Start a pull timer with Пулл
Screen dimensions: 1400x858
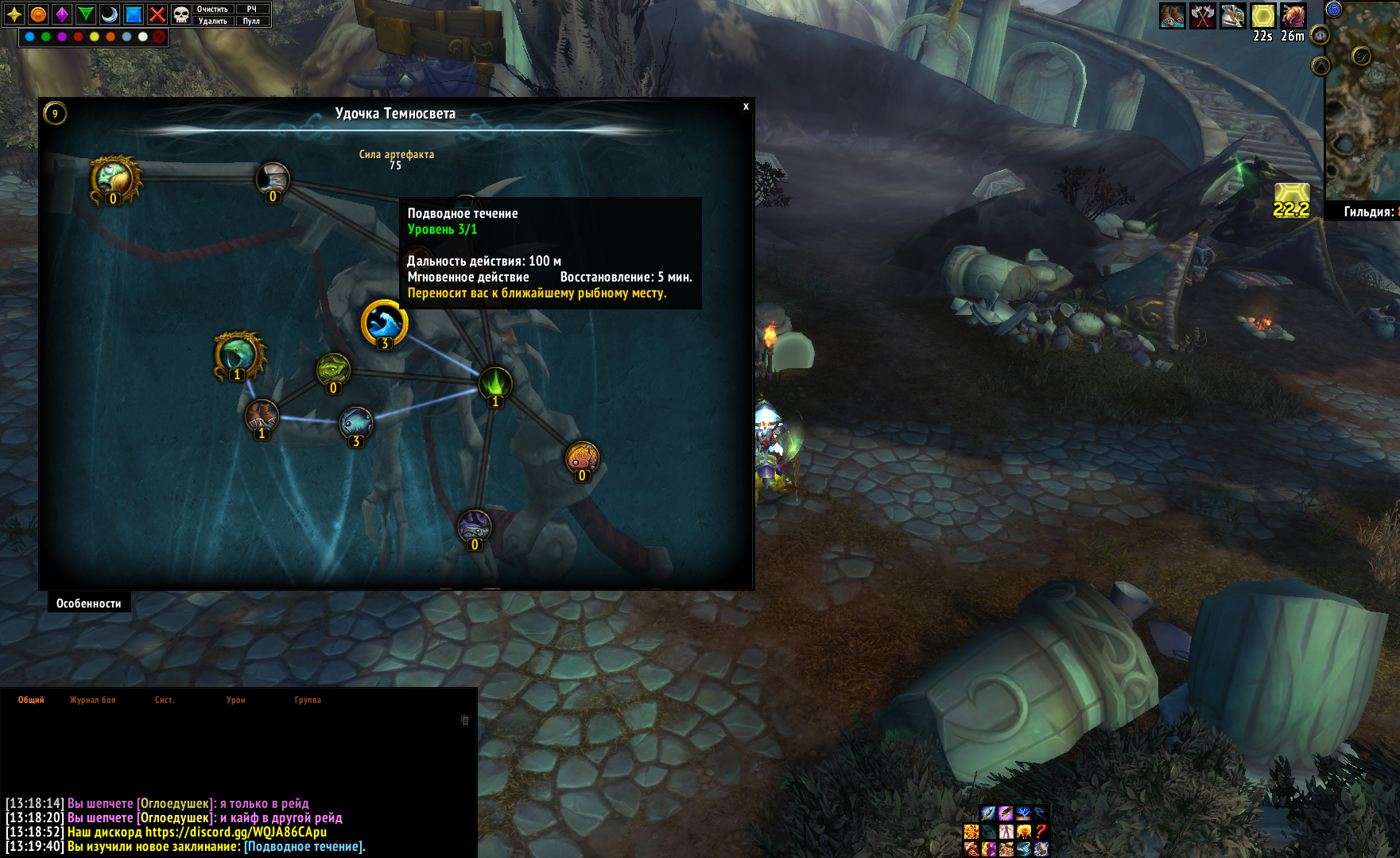click(251, 21)
